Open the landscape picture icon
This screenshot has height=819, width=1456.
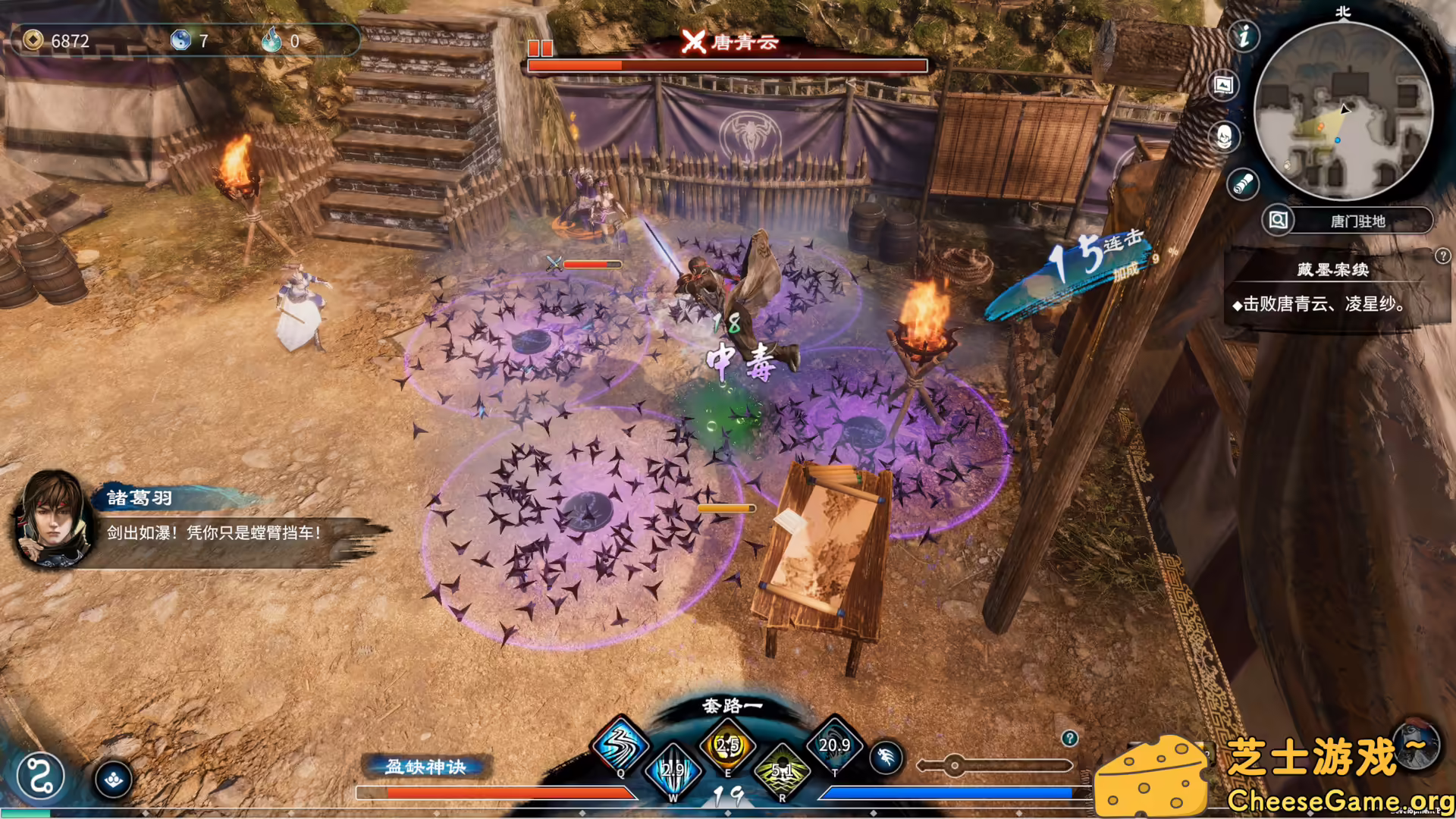pos(1223,85)
